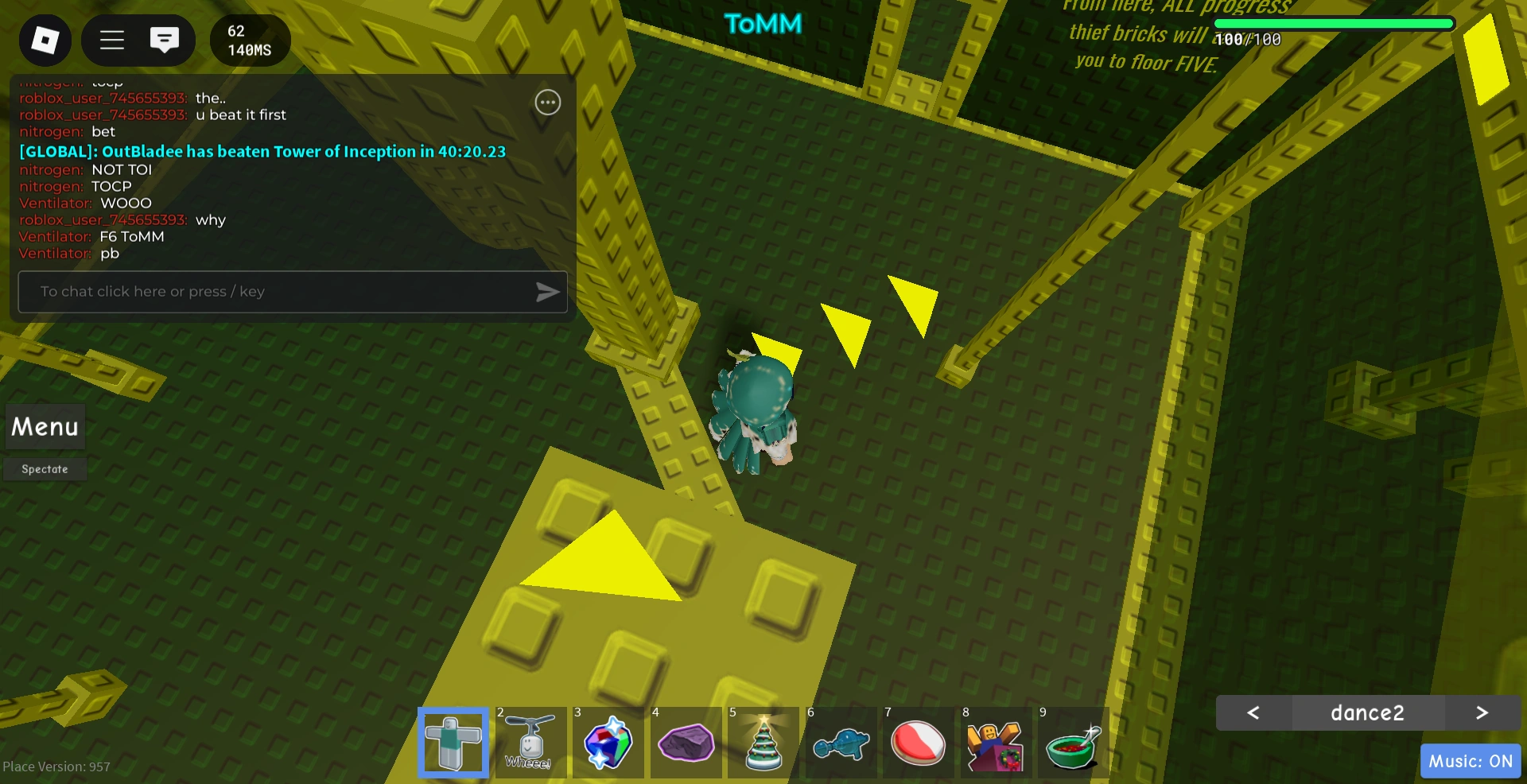Click the left arrow to change dance2 emote

pos(1254,713)
